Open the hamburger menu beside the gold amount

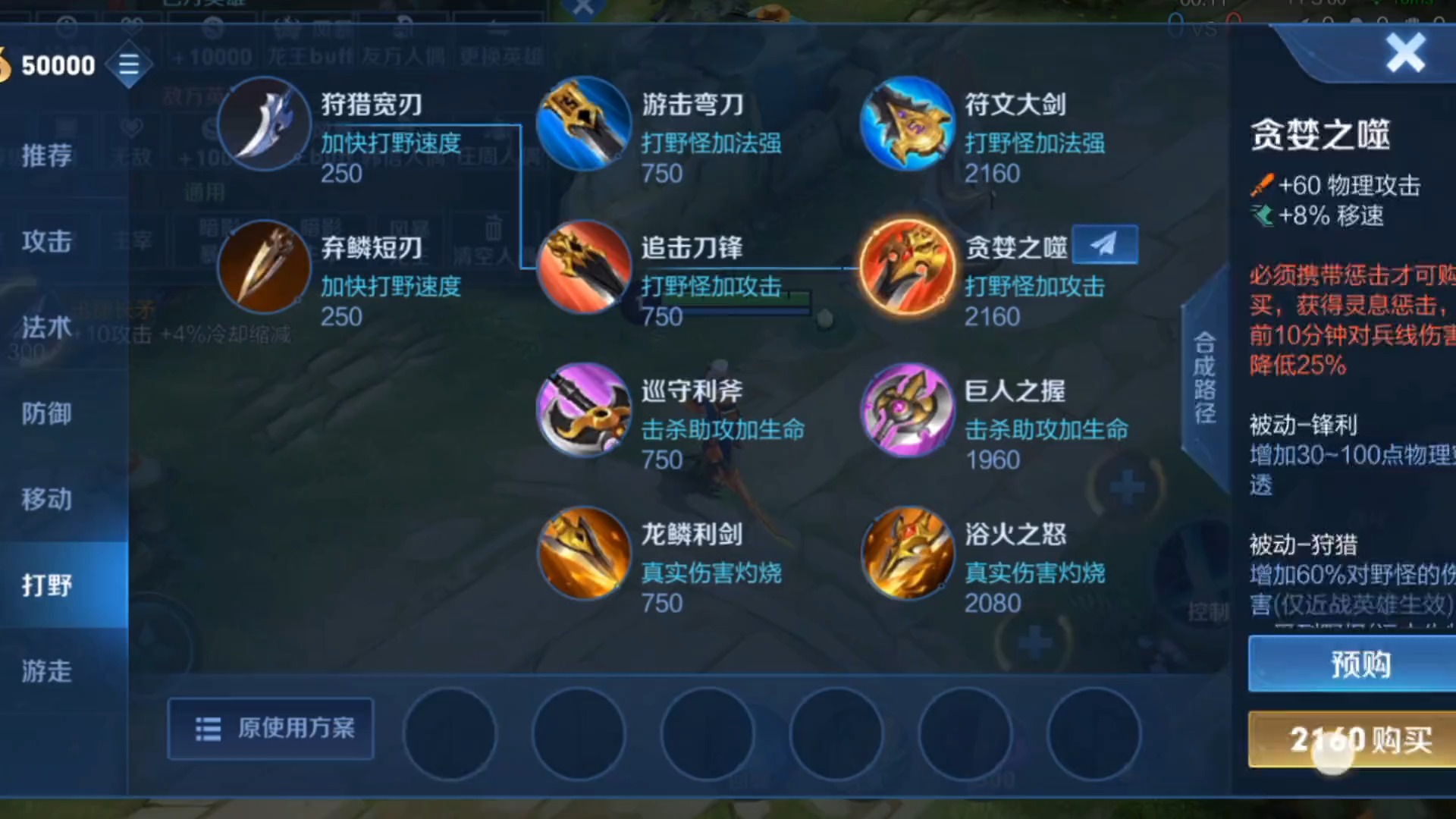[129, 64]
